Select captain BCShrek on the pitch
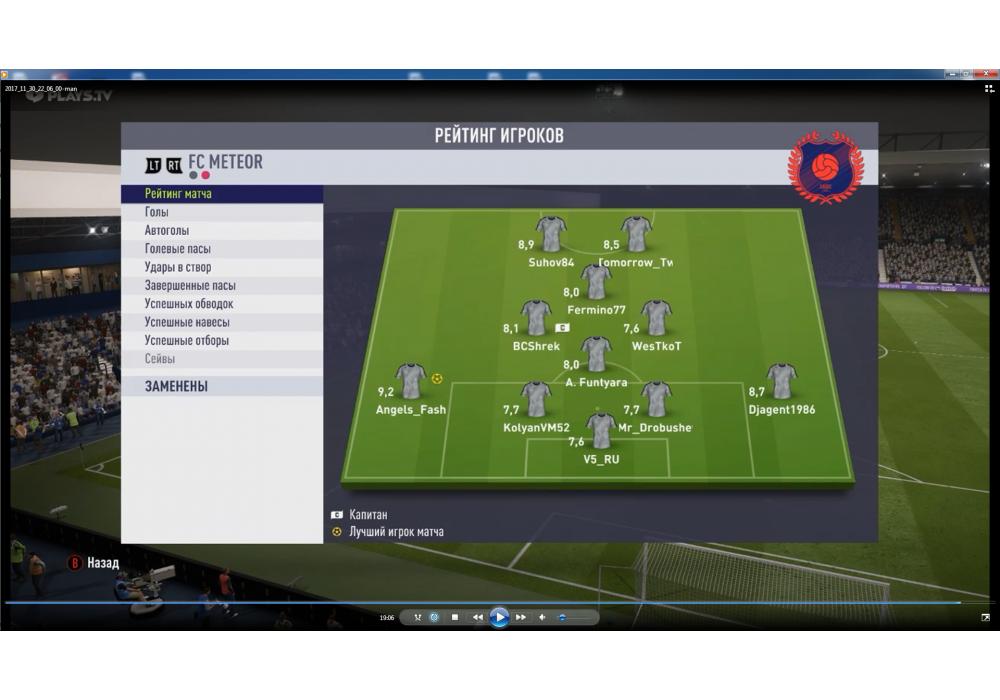The image size is (1000, 700). click(x=536, y=318)
